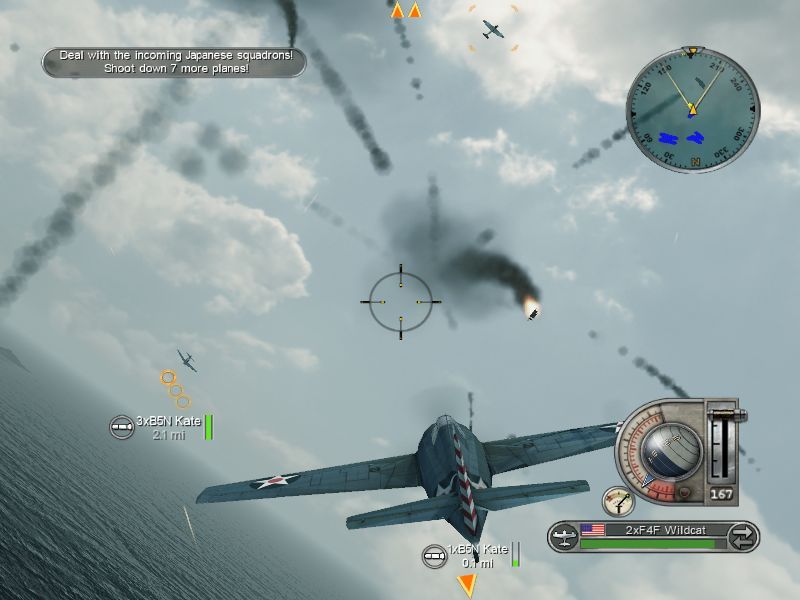800x600 pixels.
Task: Click the compass minimap radar
Action: tap(692, 109)
